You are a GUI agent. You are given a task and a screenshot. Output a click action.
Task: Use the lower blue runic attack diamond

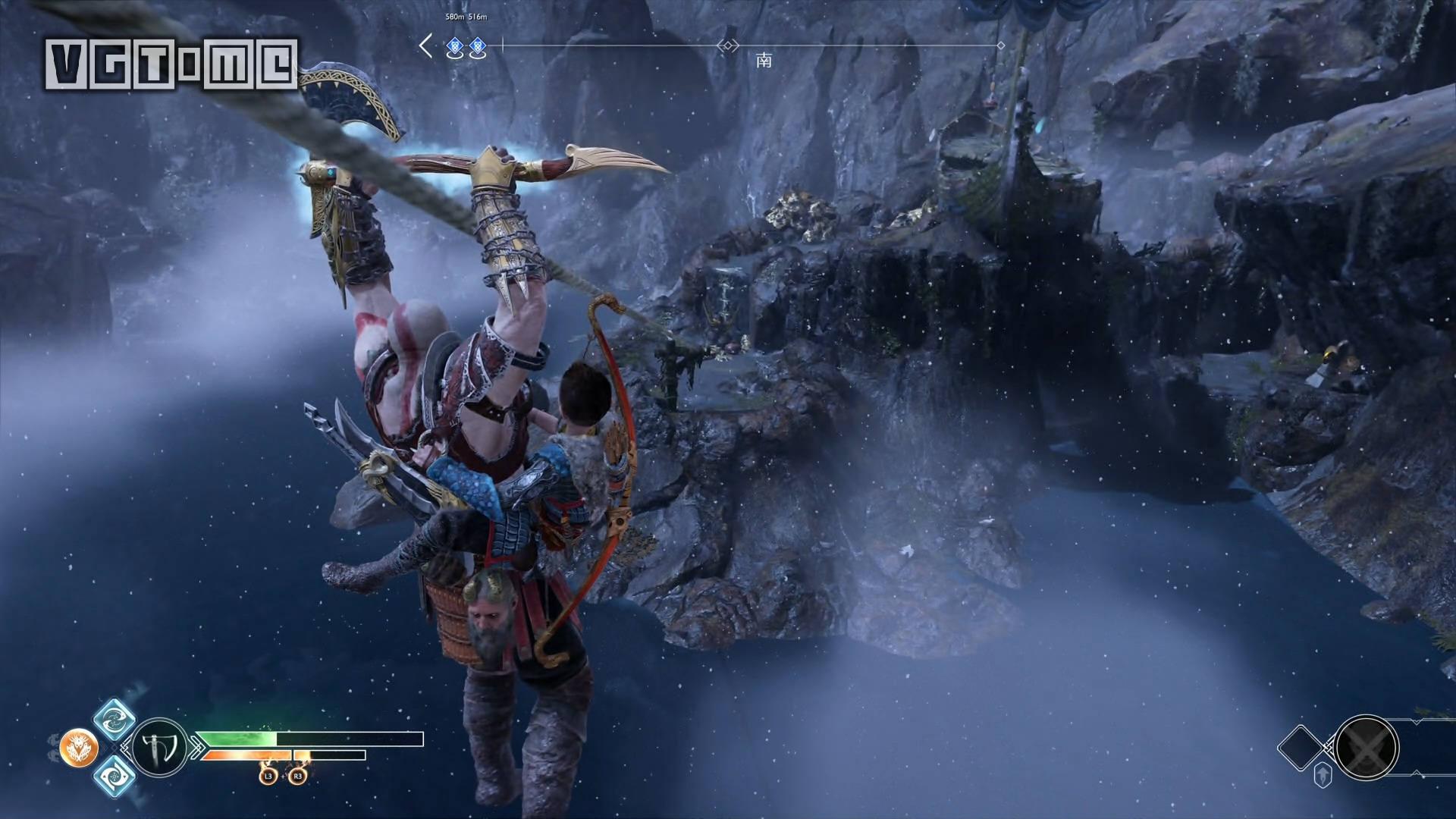[115, 776]
